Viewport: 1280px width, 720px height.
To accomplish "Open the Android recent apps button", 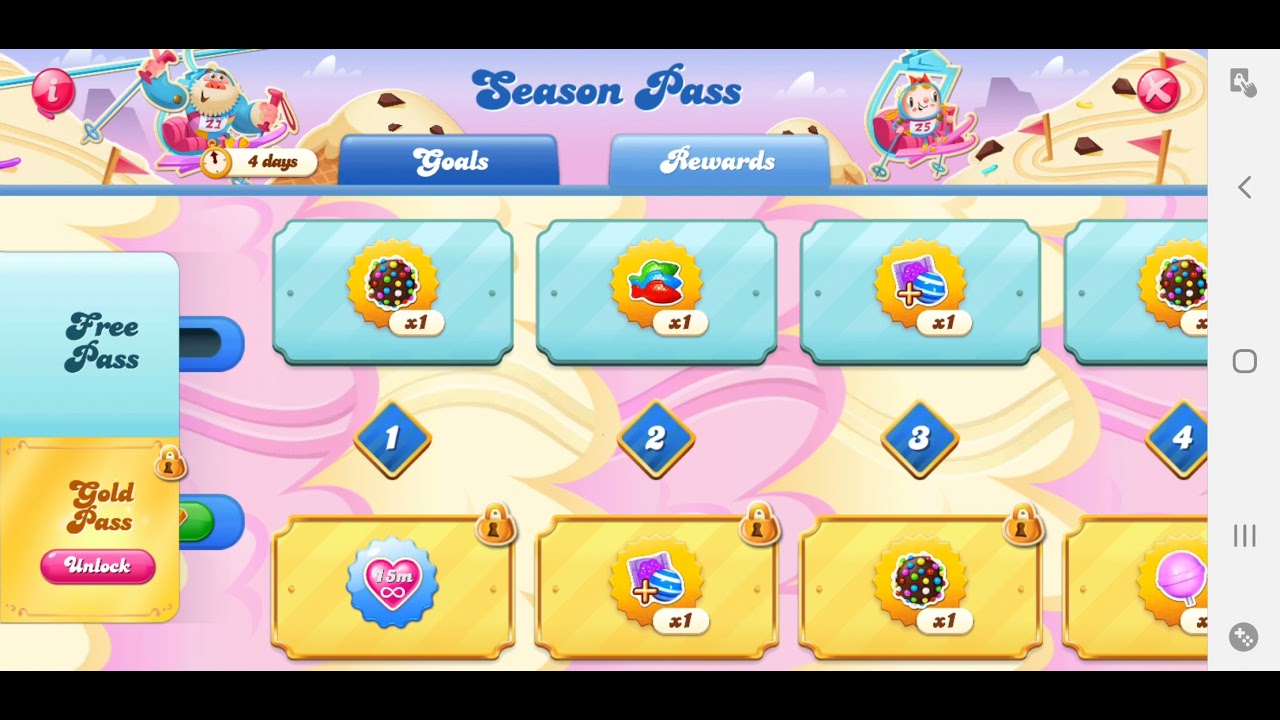I will pos(1244,536).
